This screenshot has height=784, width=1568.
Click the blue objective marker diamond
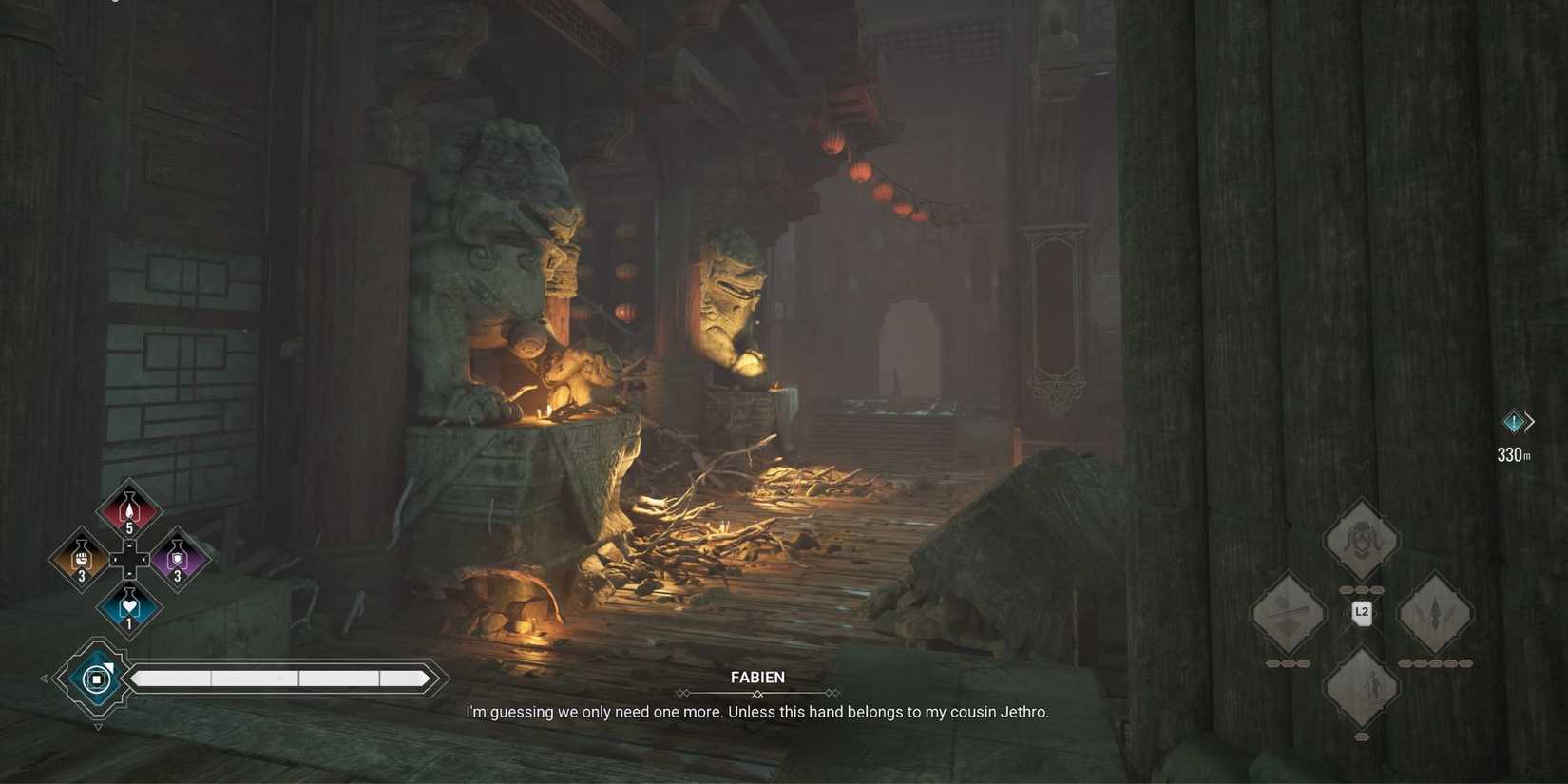(1514, 421)
